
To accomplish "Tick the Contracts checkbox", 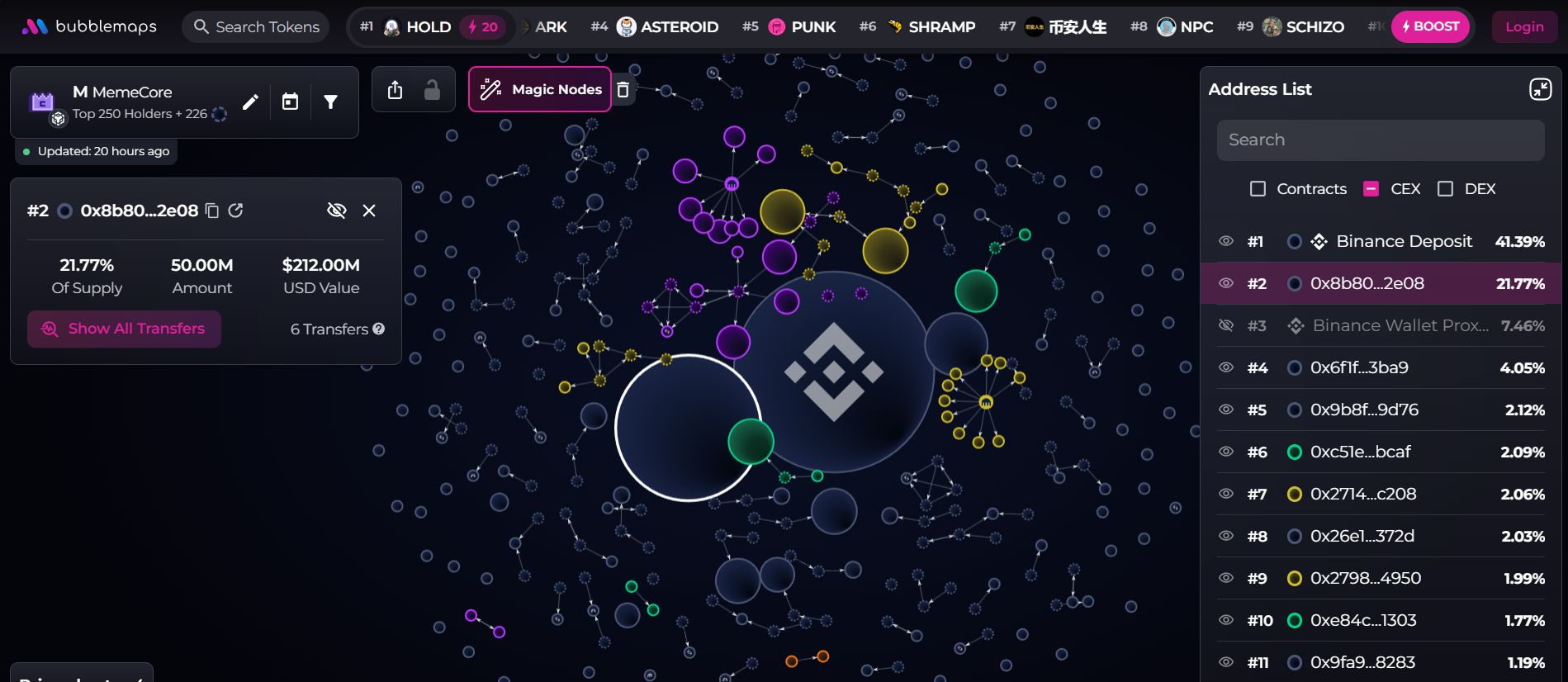I will [x=1258, y=189].
